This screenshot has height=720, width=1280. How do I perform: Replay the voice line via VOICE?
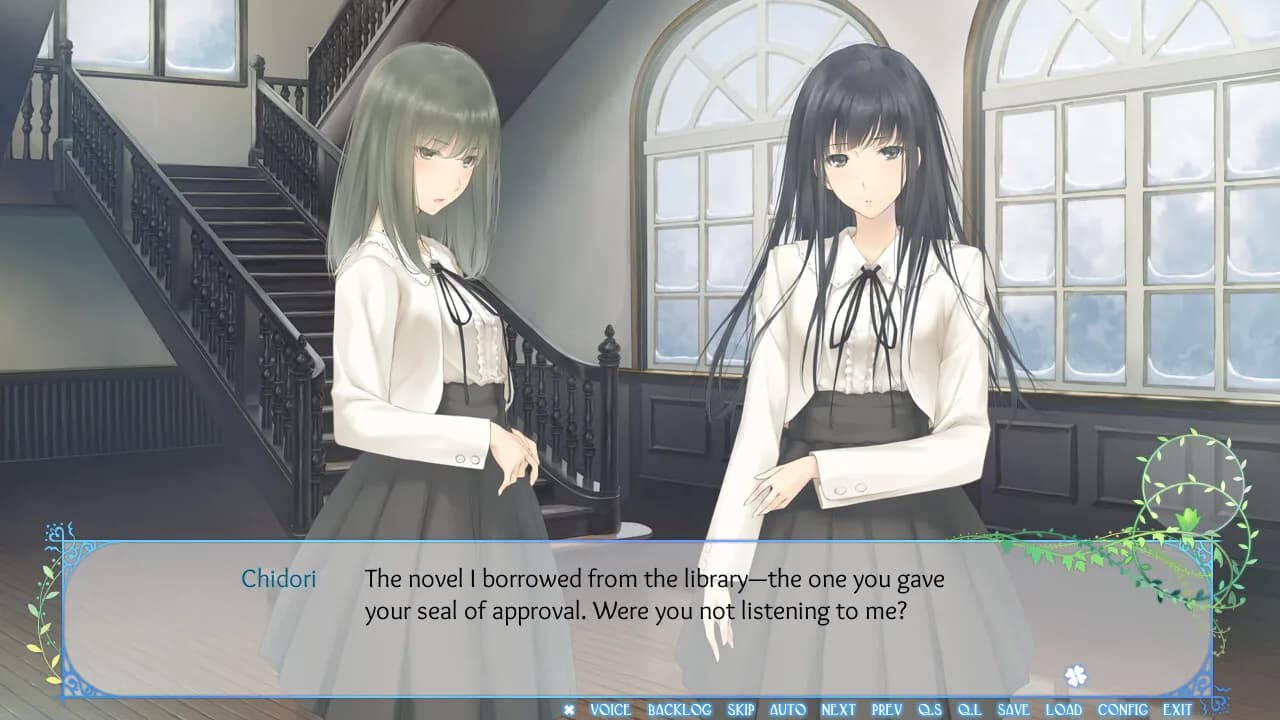[611, 708]
